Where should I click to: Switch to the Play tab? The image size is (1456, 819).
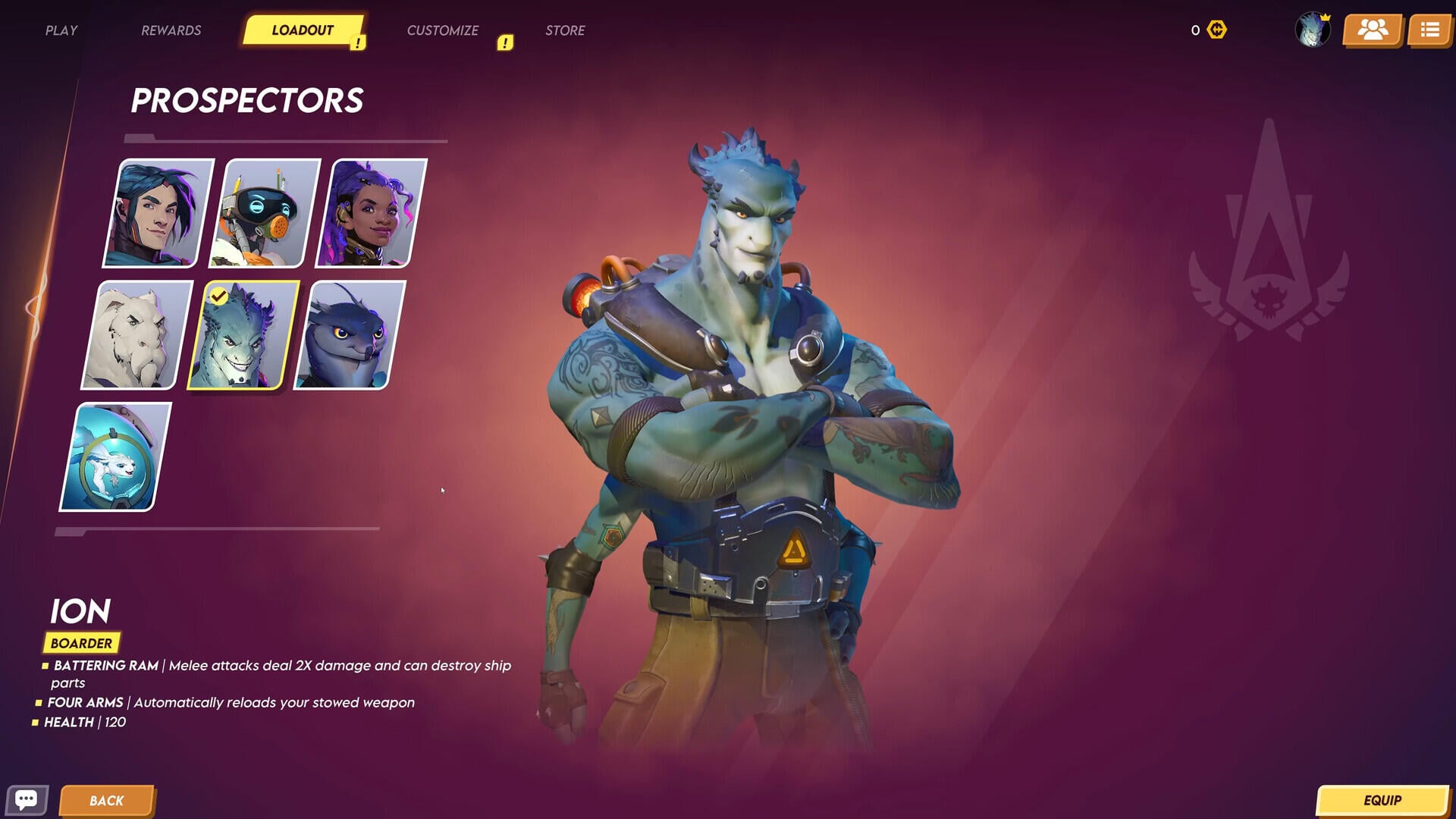pos(61,30)
